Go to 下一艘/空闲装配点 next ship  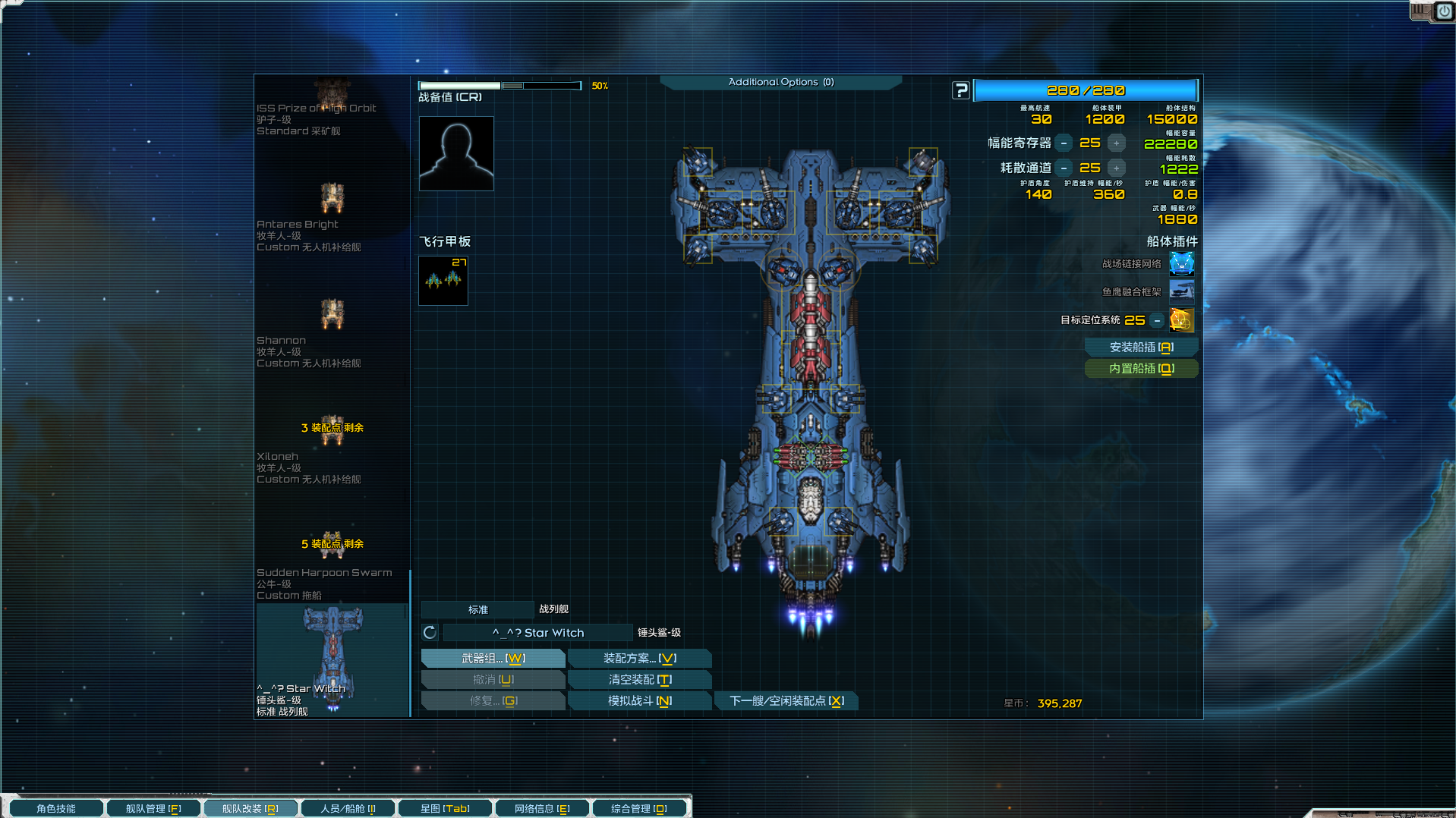coord(786,701)
